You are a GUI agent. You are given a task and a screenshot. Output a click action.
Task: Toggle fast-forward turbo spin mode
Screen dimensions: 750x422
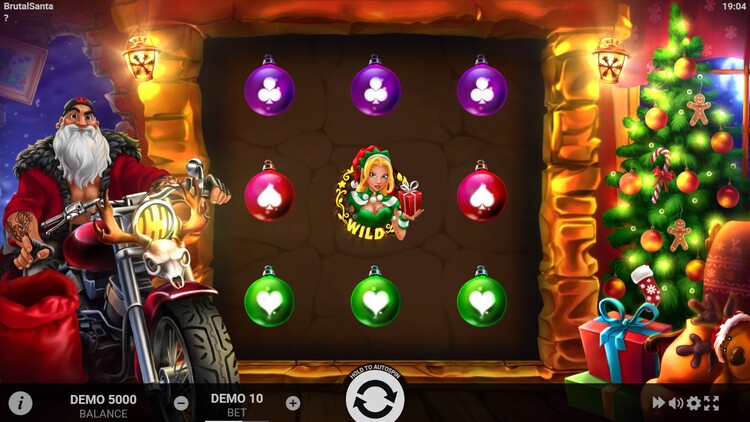coord(659,403)
